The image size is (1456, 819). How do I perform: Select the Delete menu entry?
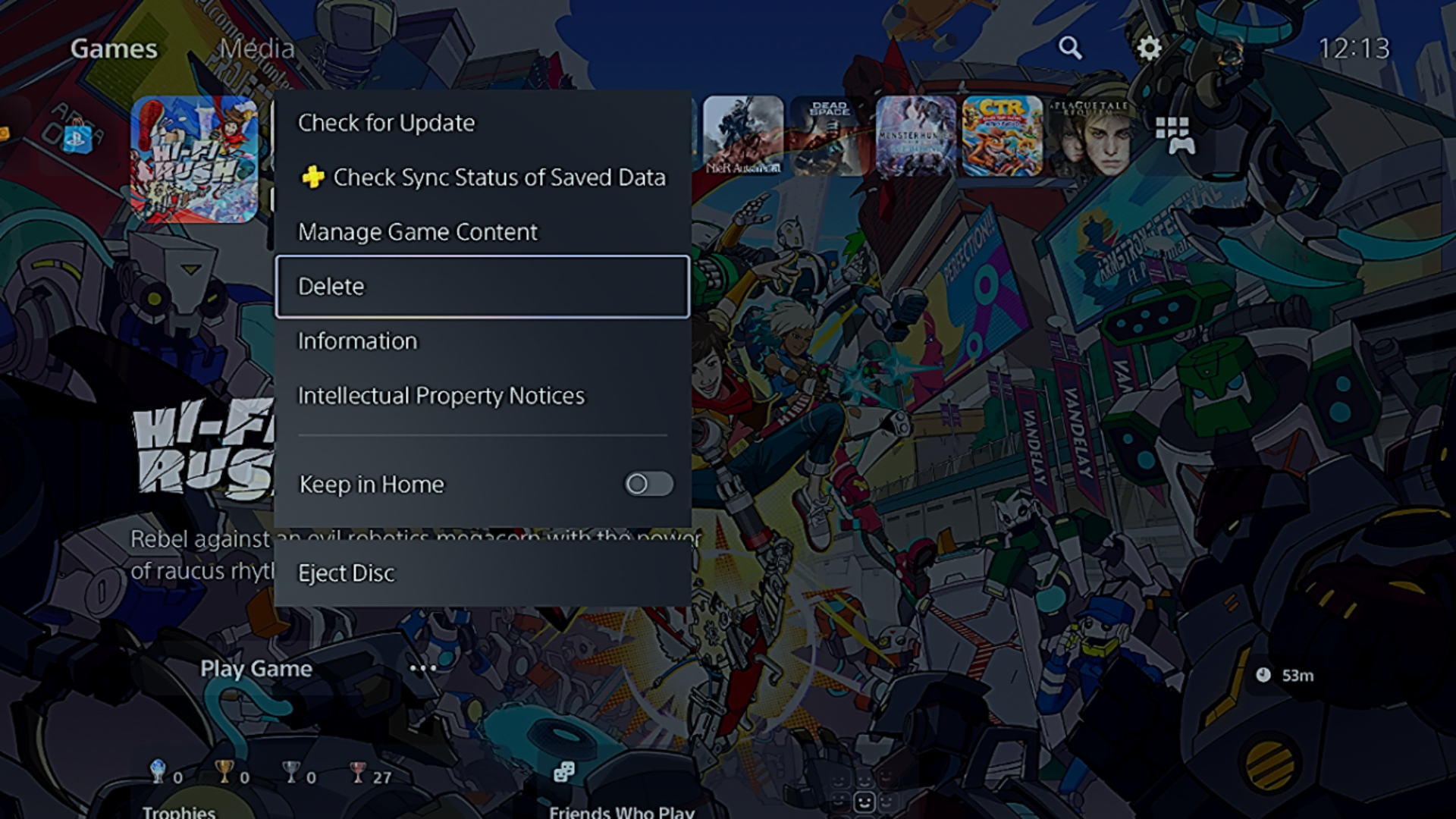click(x=482, y=287)
